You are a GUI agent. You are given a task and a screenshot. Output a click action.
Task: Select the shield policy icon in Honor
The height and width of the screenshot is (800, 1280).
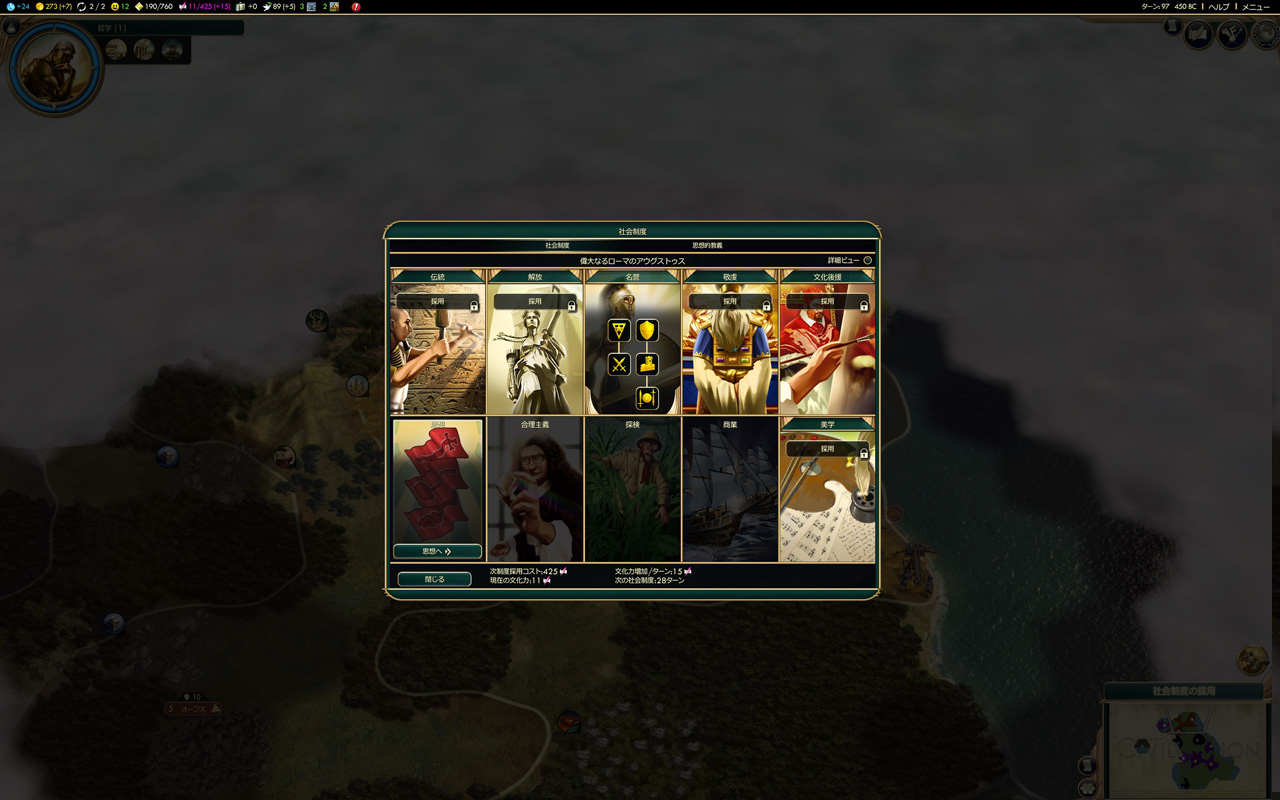coord(647,330)
